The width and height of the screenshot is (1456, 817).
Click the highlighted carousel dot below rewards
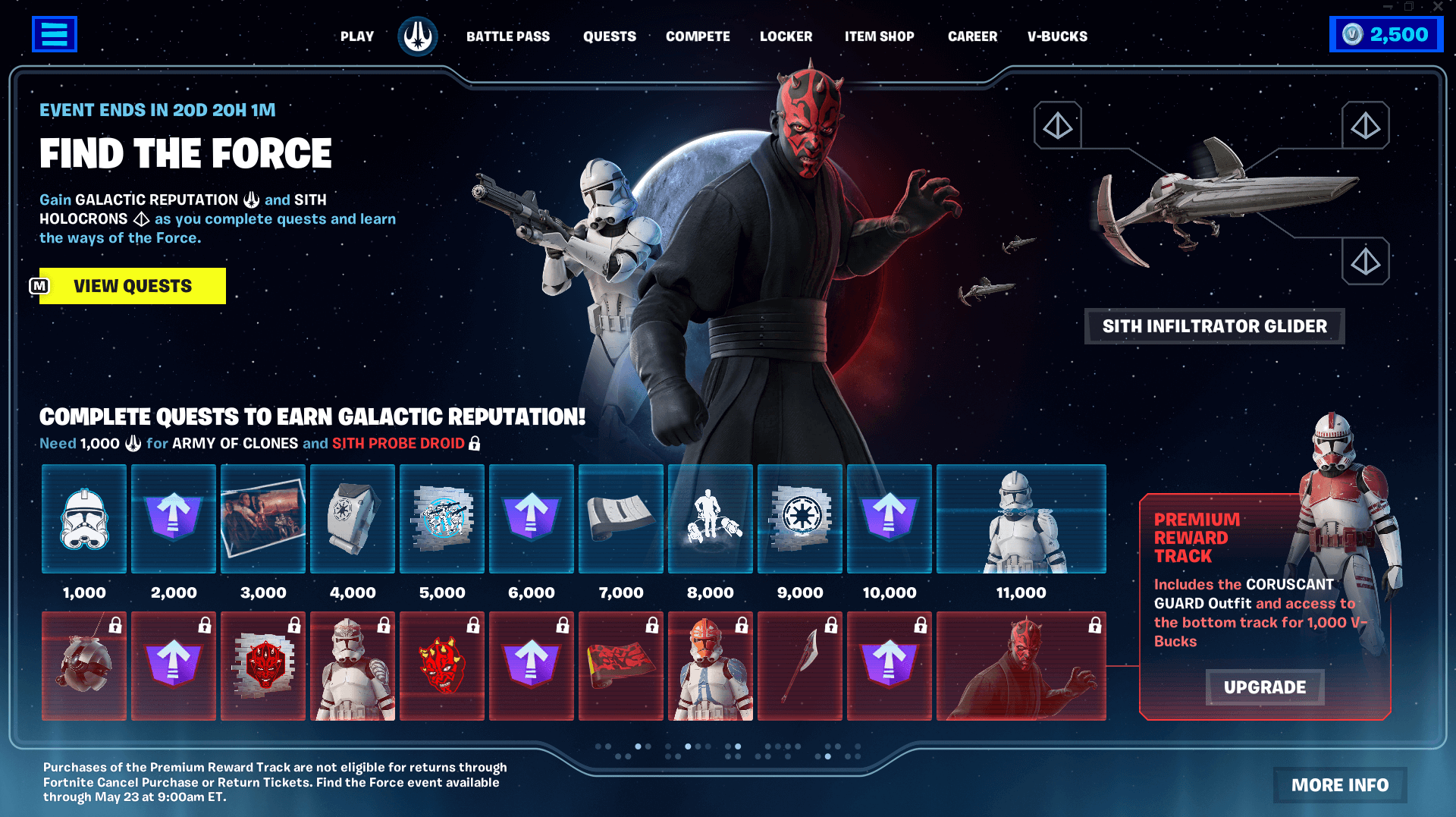click(638, 746)
